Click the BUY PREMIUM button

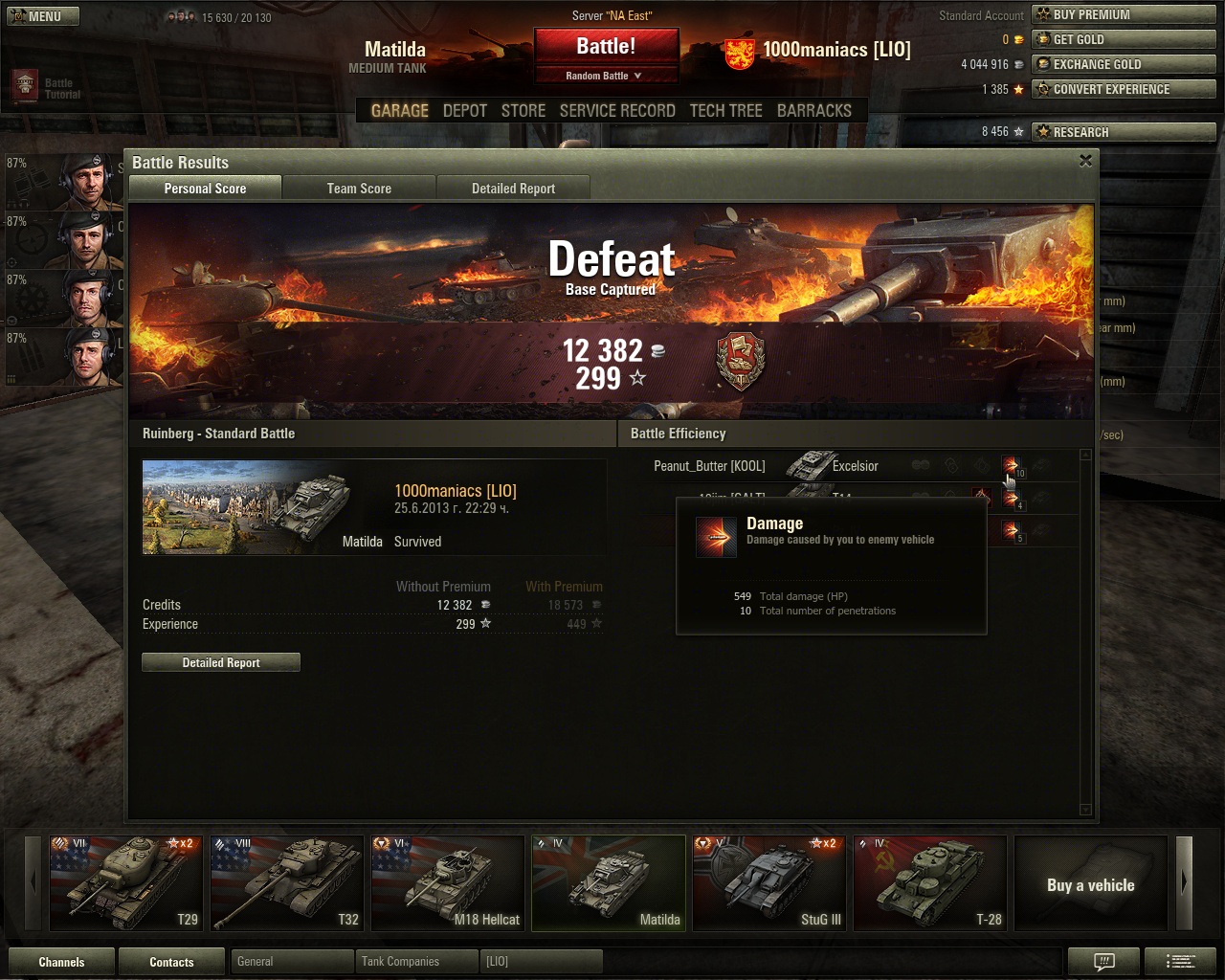pyautogui.click(x=1122, y=14)
